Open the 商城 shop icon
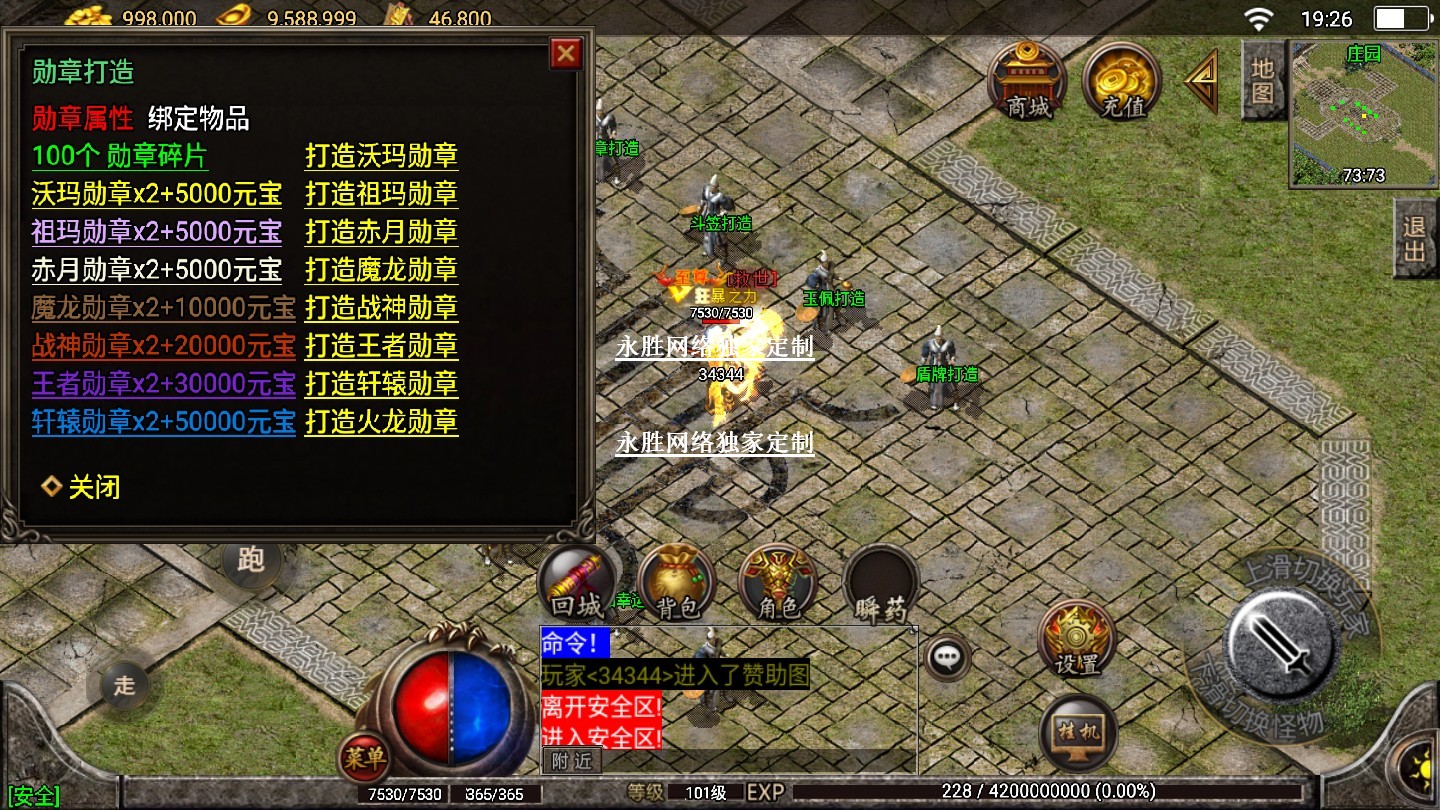The width and height of the screenshot is (1440, 810). click(1027, 82)
